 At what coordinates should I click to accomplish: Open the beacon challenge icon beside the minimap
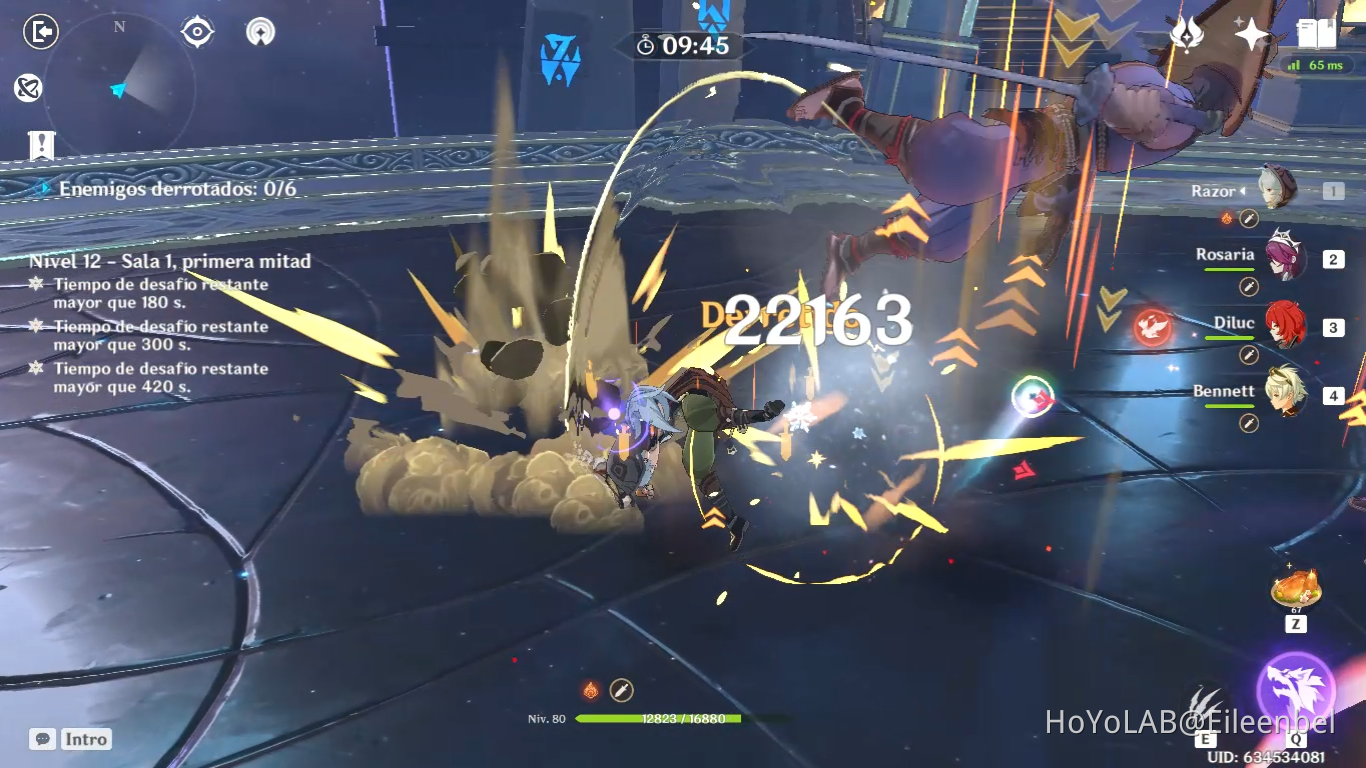tap(260, 31)
